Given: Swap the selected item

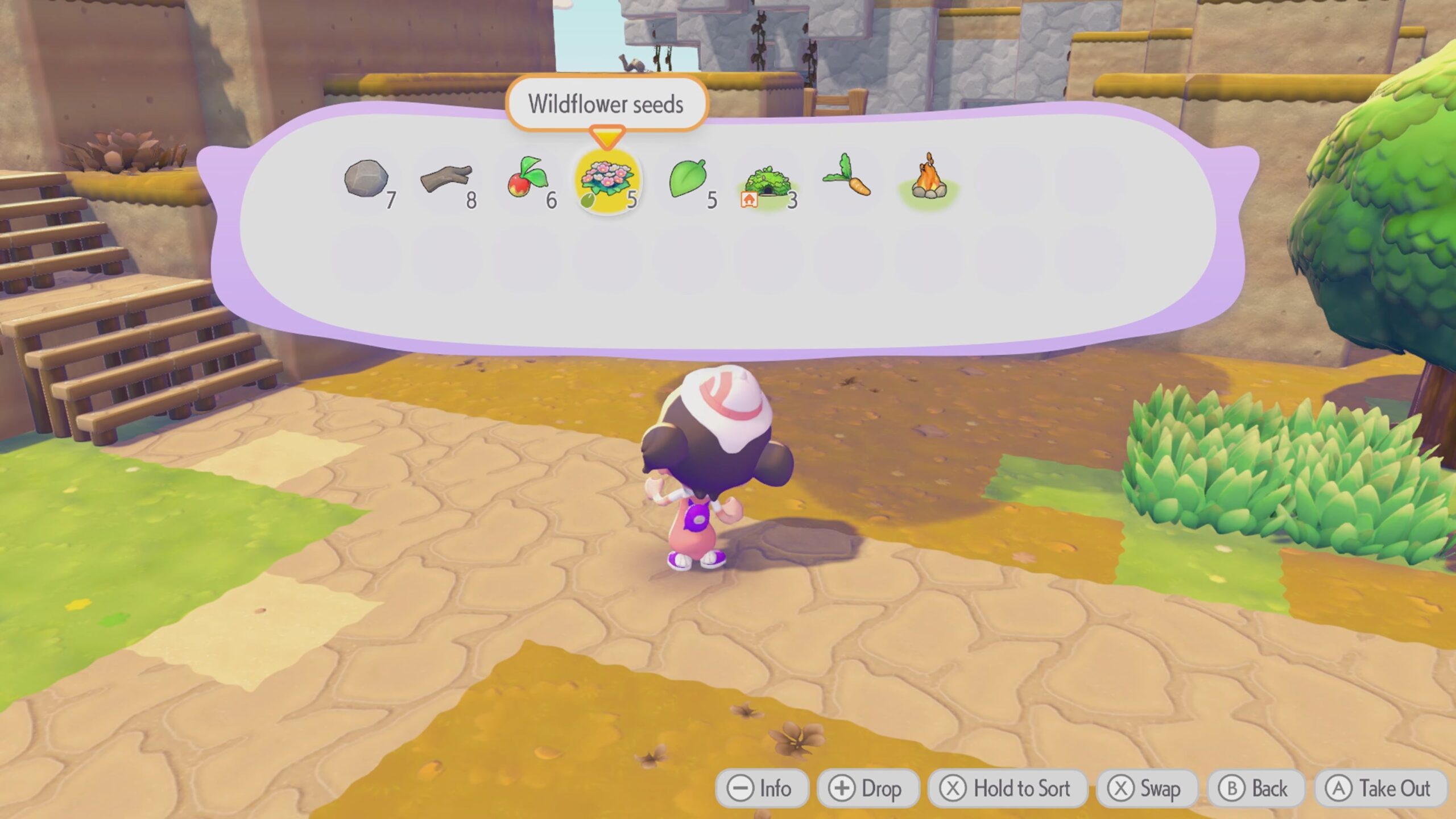Looking at the screenshot, I should (1146, 789).
